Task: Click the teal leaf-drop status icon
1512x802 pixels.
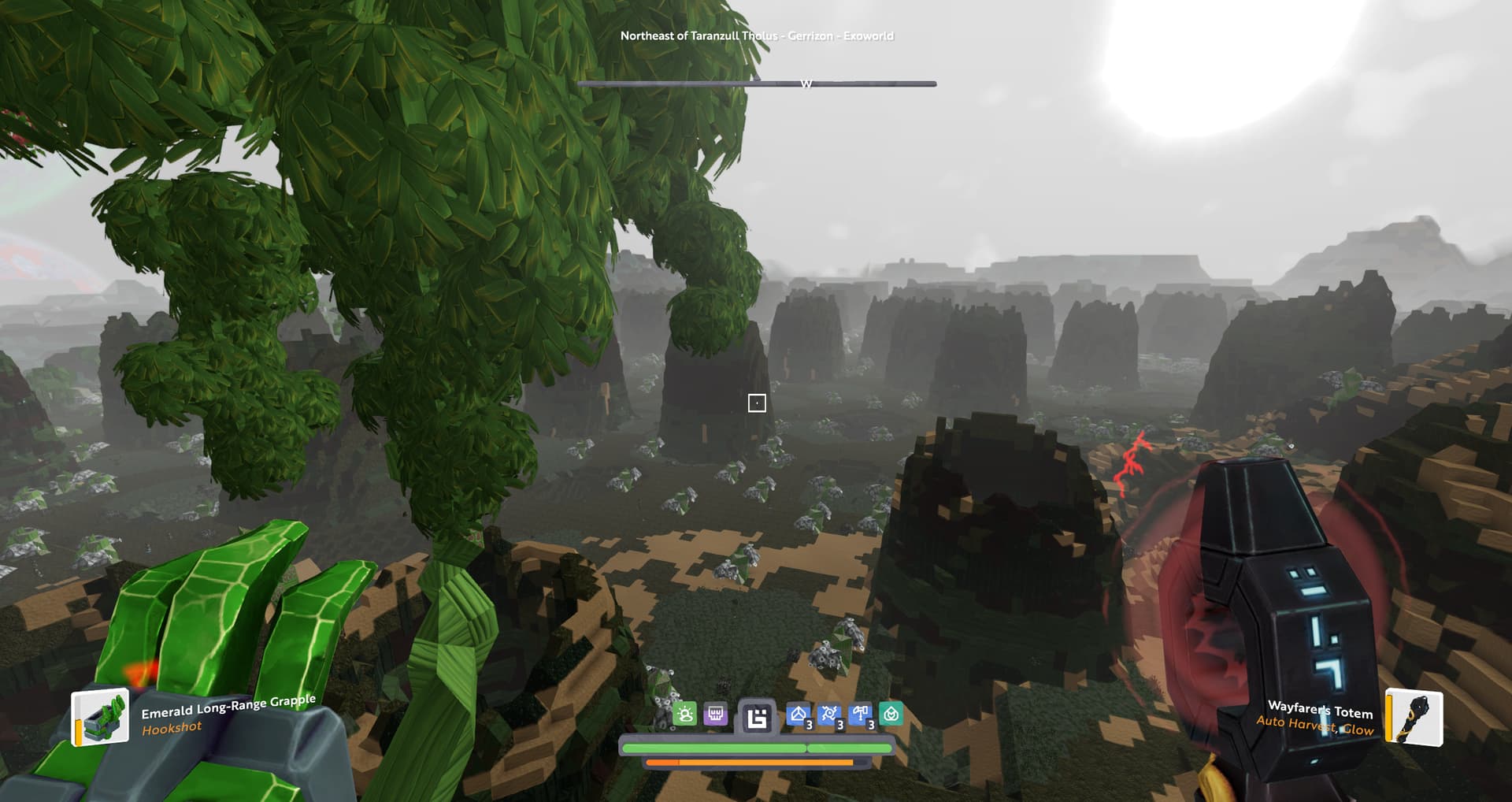Action: (891, 715)
